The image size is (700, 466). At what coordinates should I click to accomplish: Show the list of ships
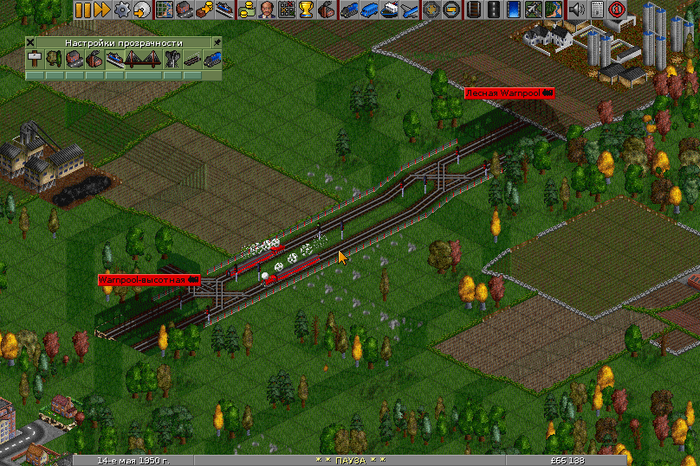click(391, 10)
